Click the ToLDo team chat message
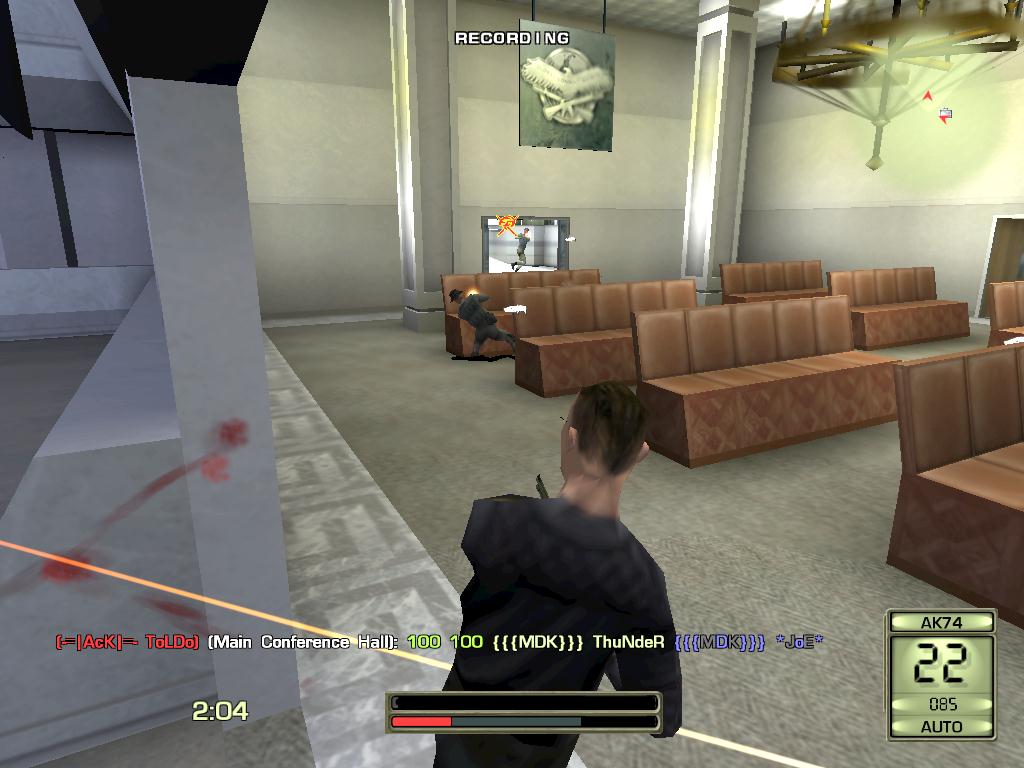This screenshot has width=1024, height=768. click(x=438, y=642)
